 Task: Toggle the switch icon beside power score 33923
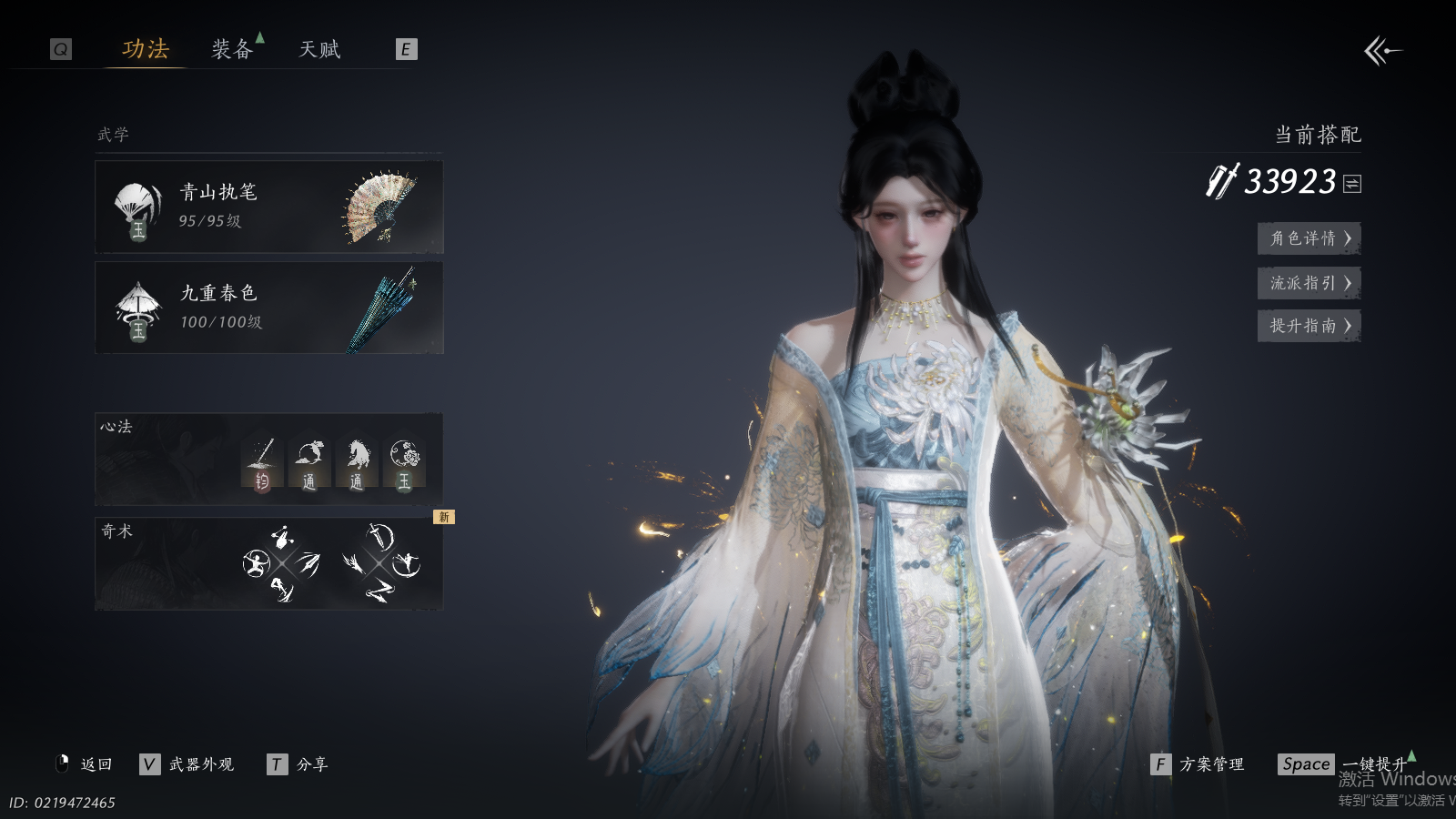1352,184
